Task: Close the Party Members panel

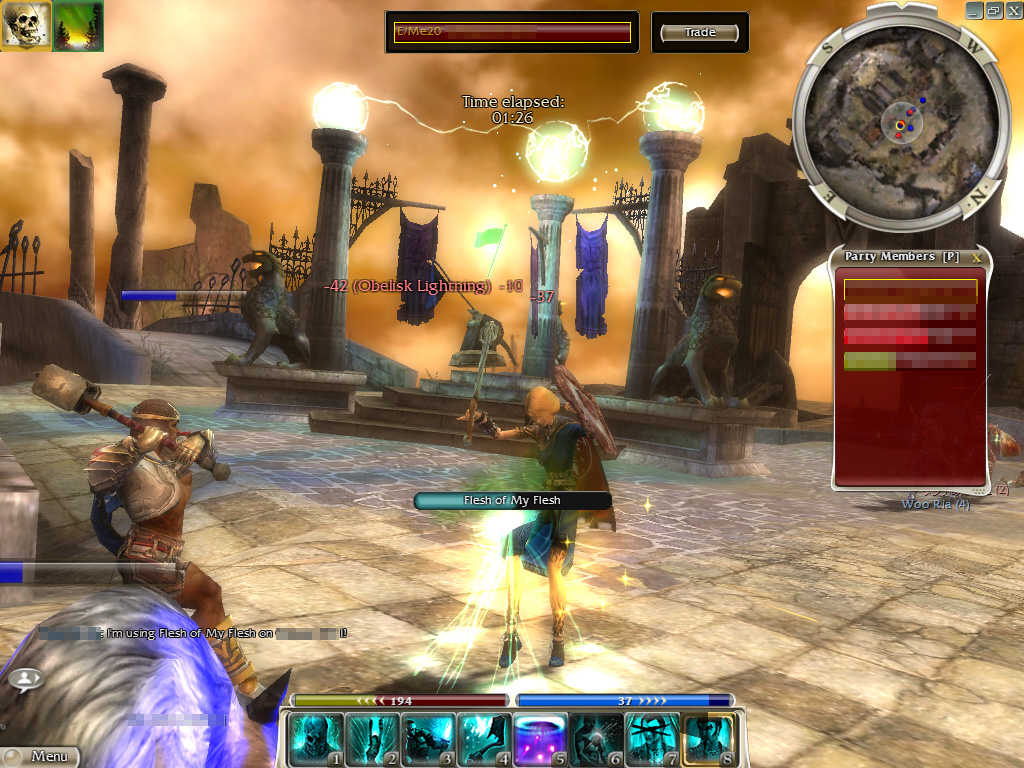Action: [977, 257]
